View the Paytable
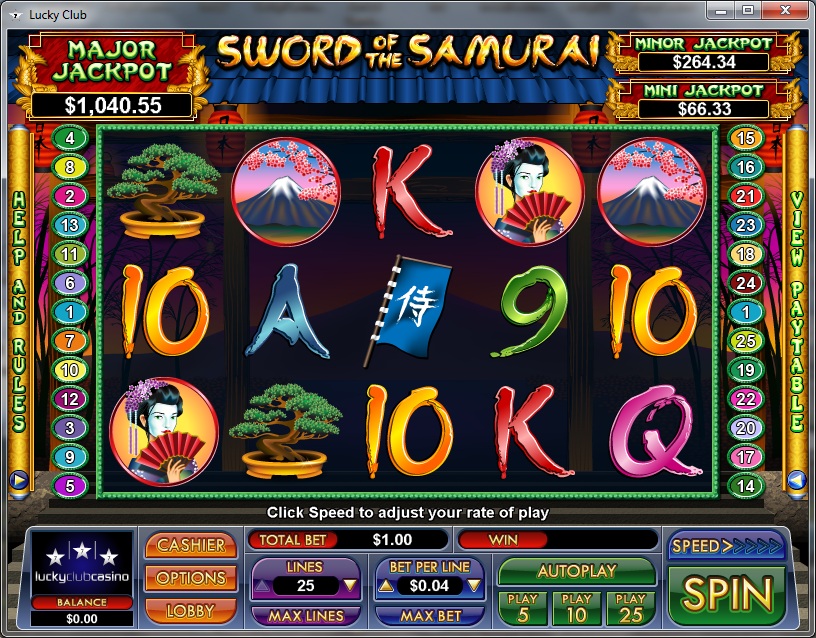This screenshot has width=816, height=638. (x=797, y=311)
